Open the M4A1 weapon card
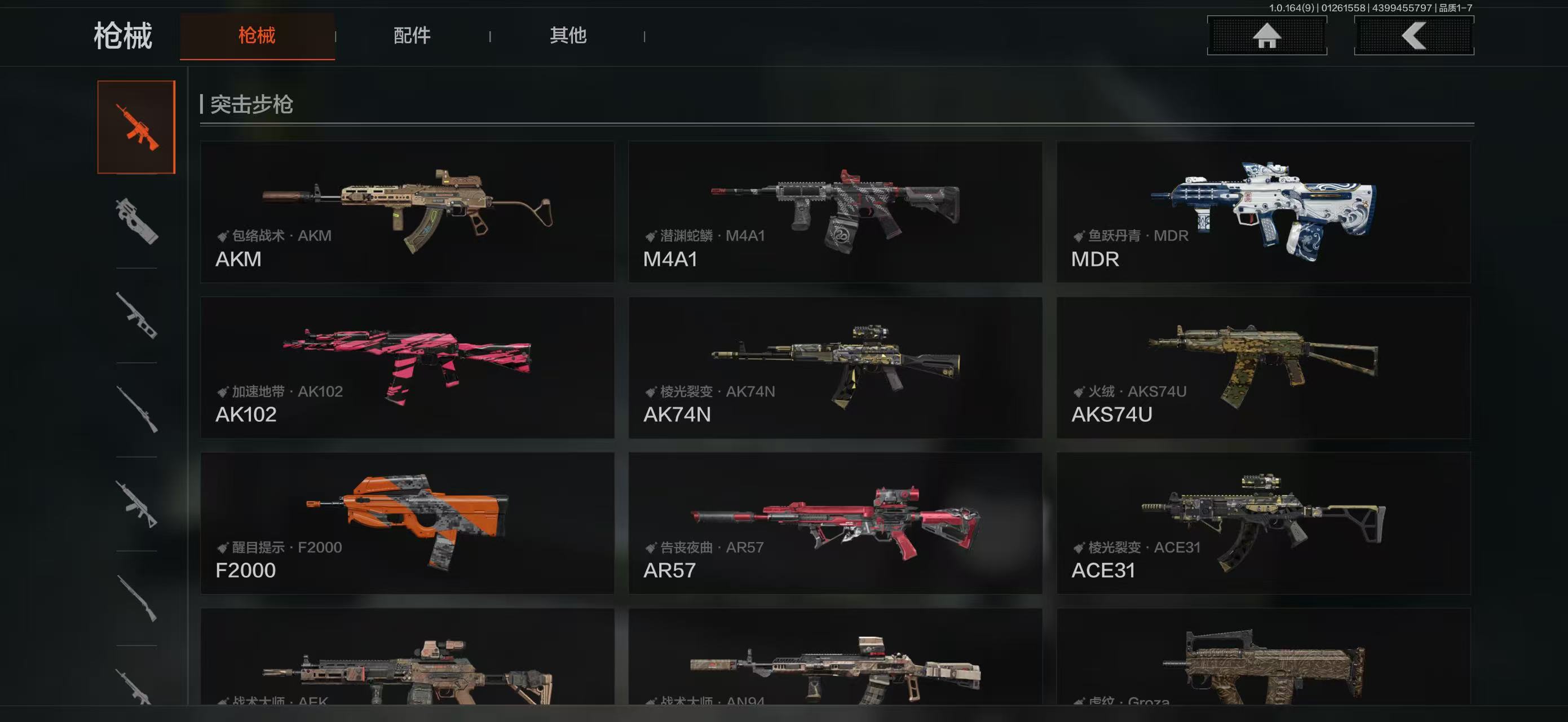The height and width of the screenshot is (722, 1568). (835, 212)
